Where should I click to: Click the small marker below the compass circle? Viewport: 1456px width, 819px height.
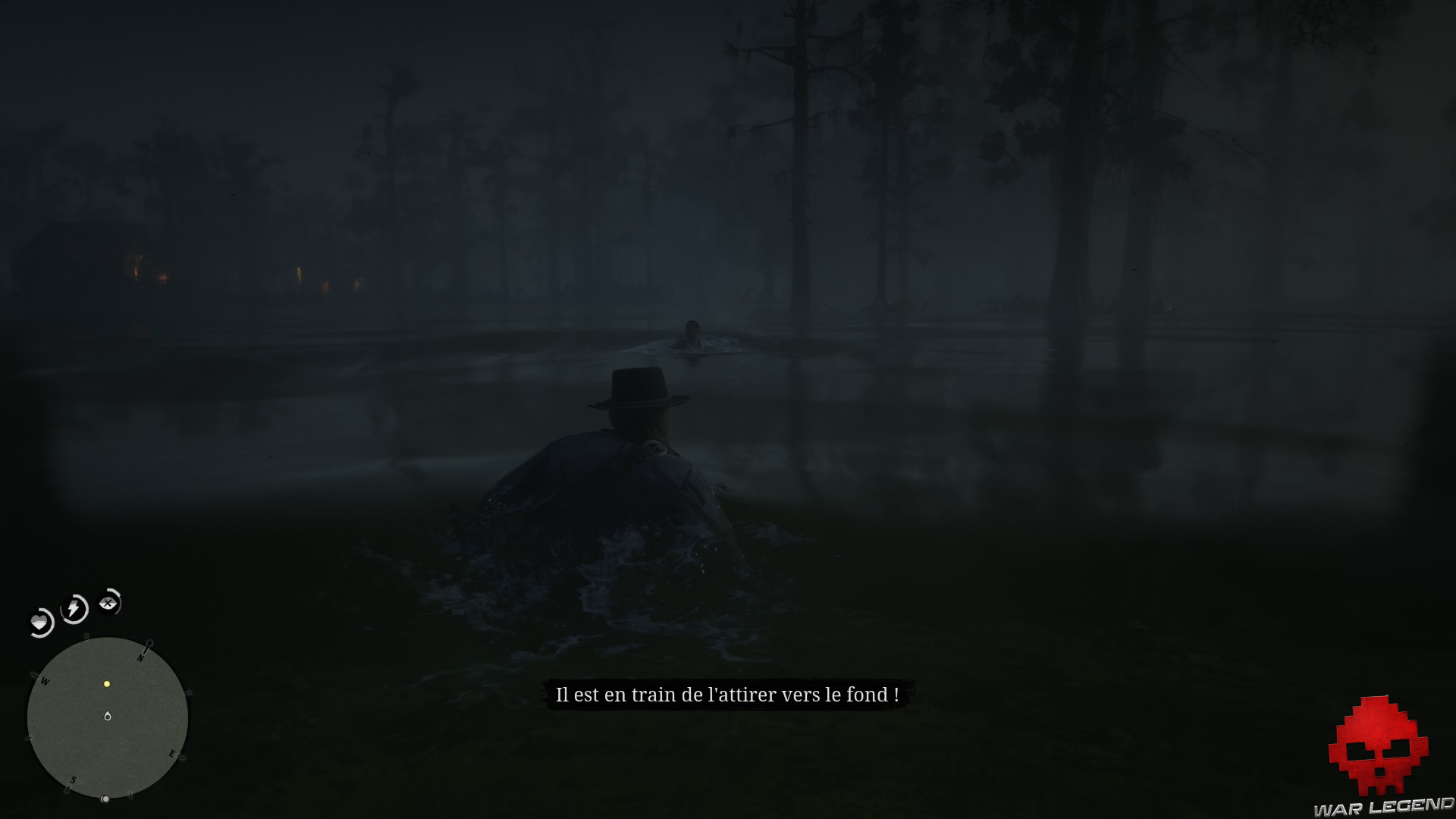(105, 798)
